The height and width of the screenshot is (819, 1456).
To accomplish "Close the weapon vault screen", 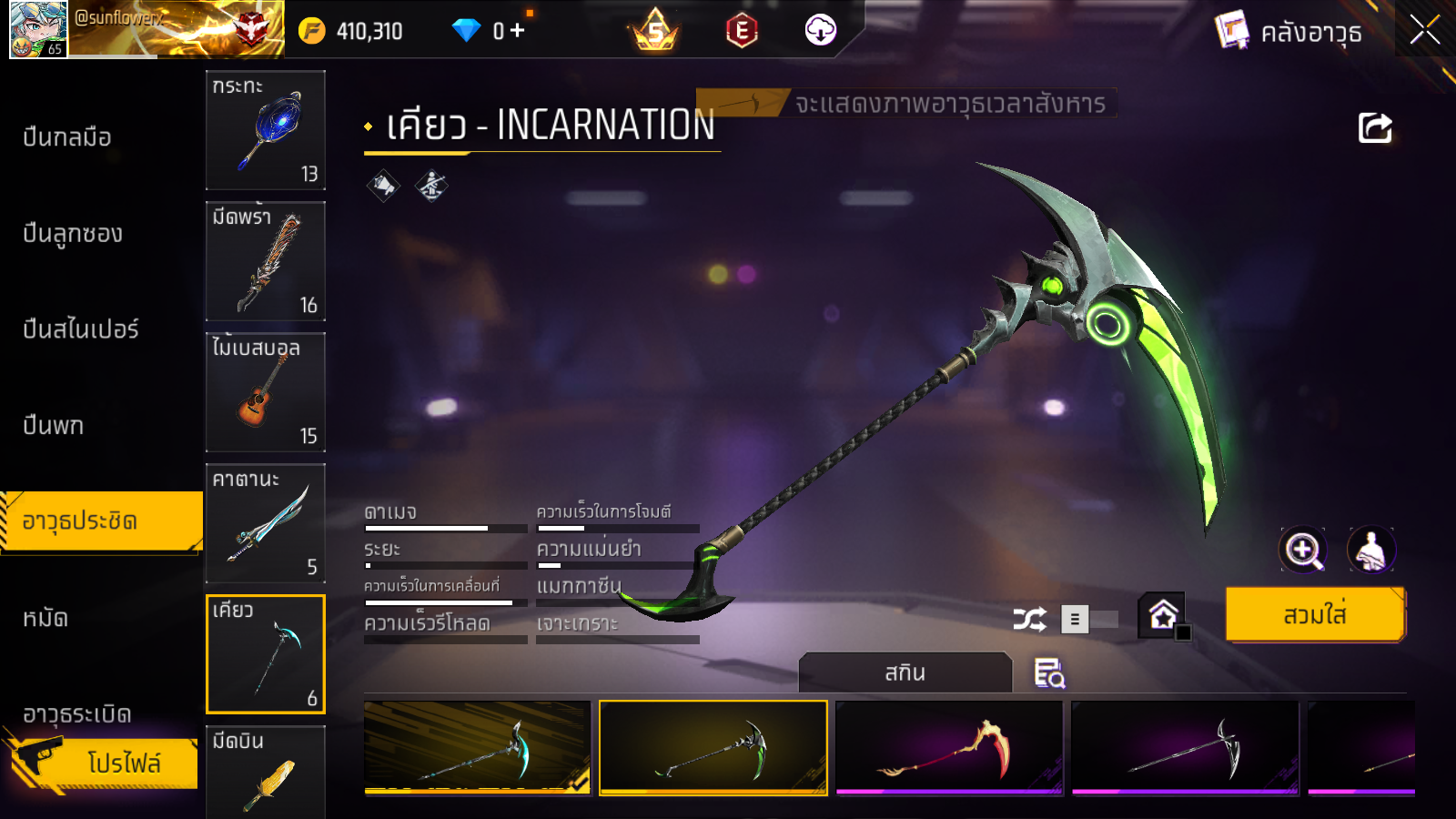I will (1424, 30).
